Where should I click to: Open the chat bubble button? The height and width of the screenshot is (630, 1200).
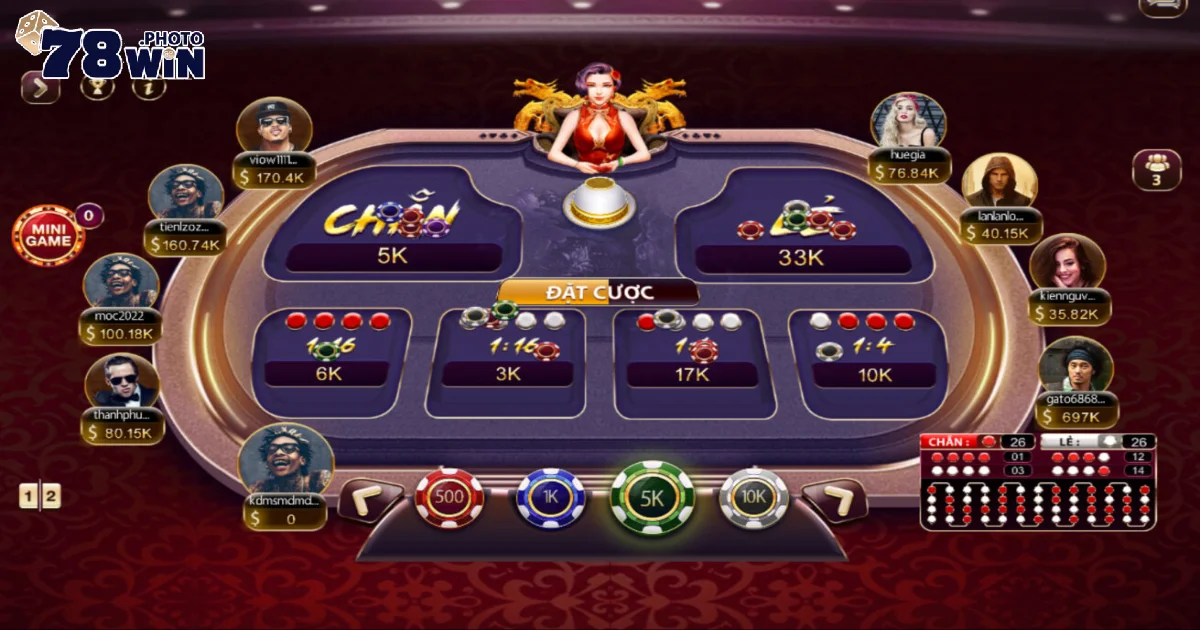click(x=1163, y=6)
